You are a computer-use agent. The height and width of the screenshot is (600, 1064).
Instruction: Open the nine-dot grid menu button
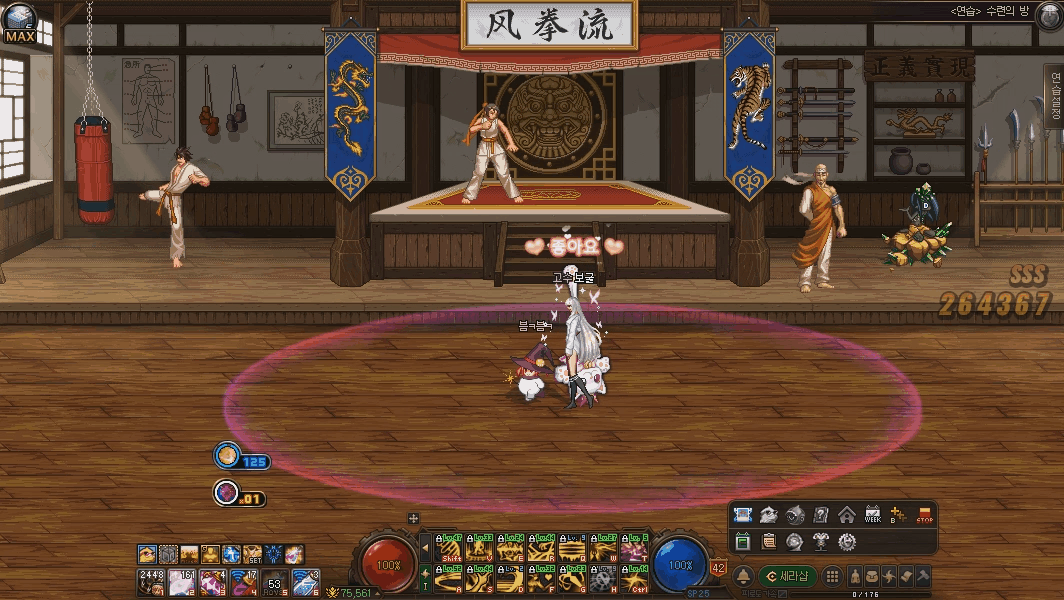coord(832,576)
